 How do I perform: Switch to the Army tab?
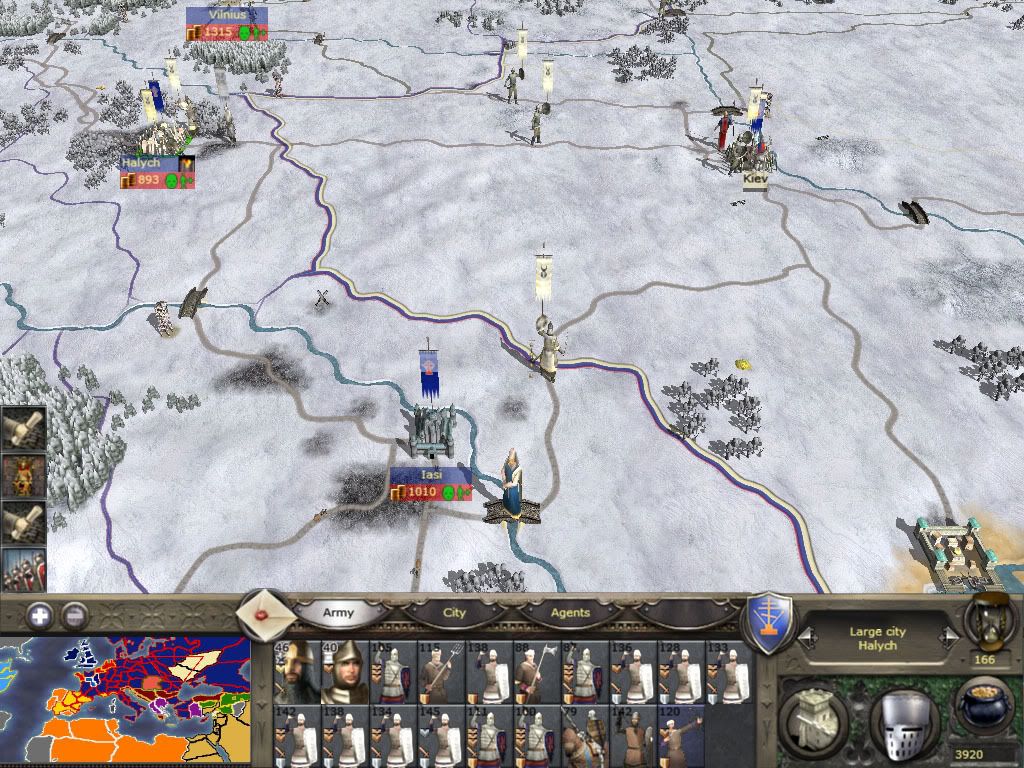[338, 612]
